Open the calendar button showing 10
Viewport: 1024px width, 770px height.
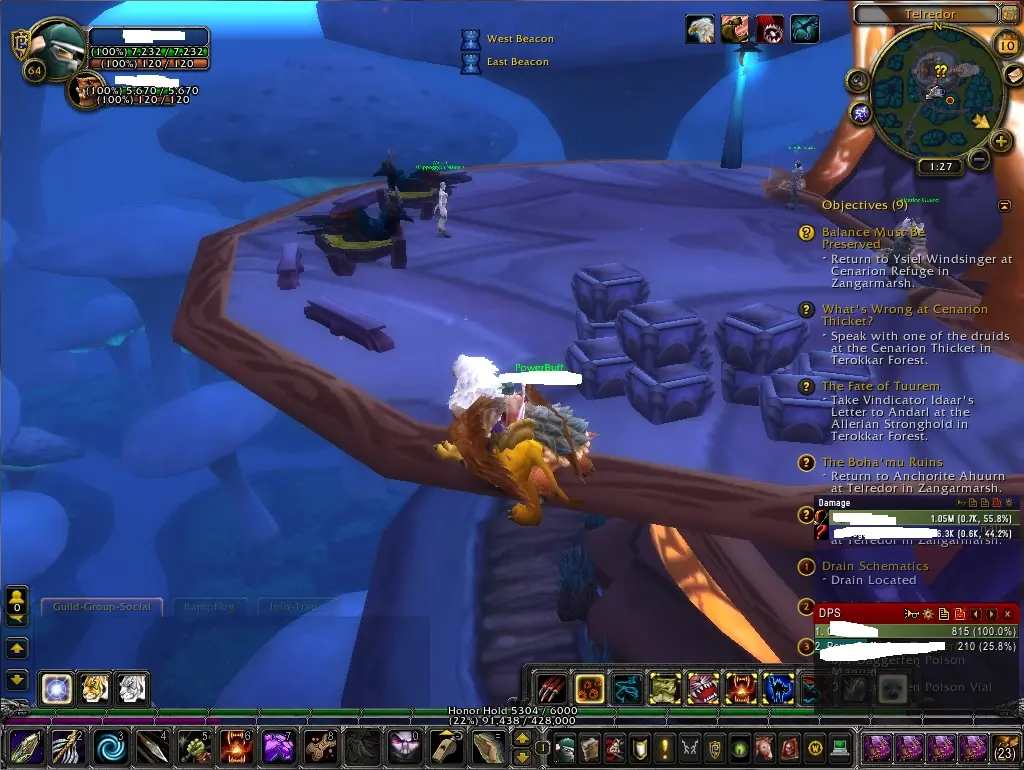(x=1008, y=46)
